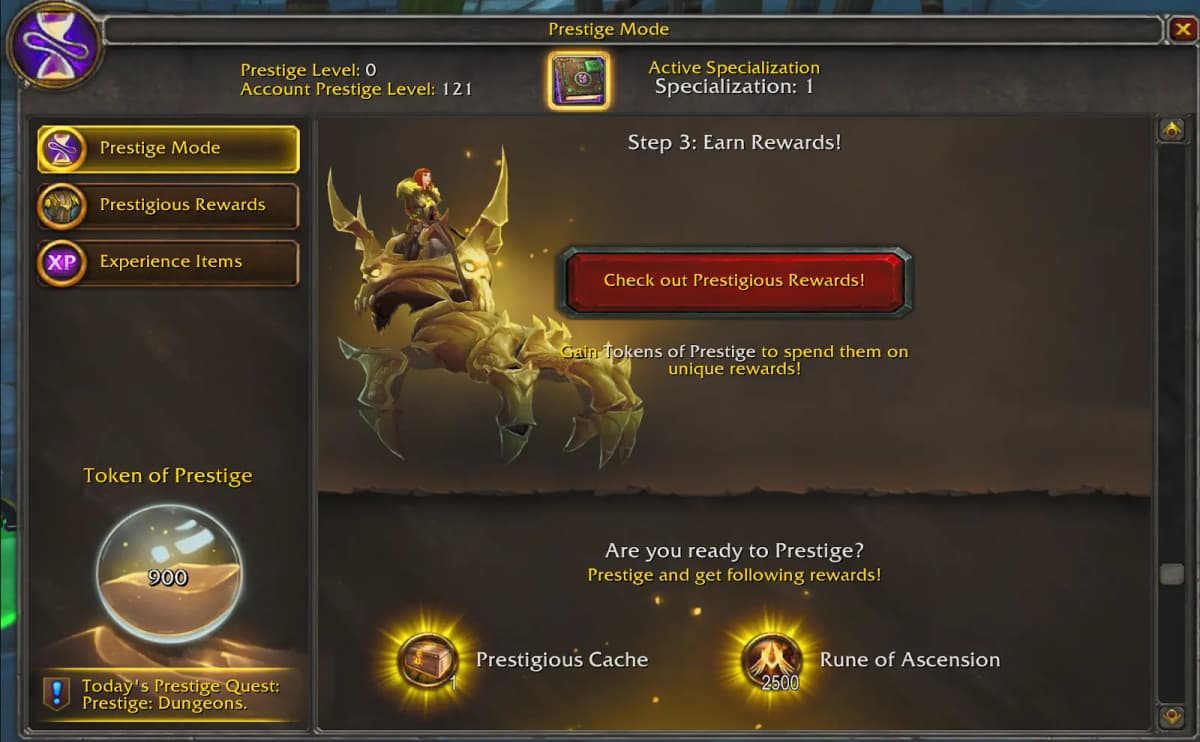Click the scroll down arrow button

click(x=1170, y=716)
